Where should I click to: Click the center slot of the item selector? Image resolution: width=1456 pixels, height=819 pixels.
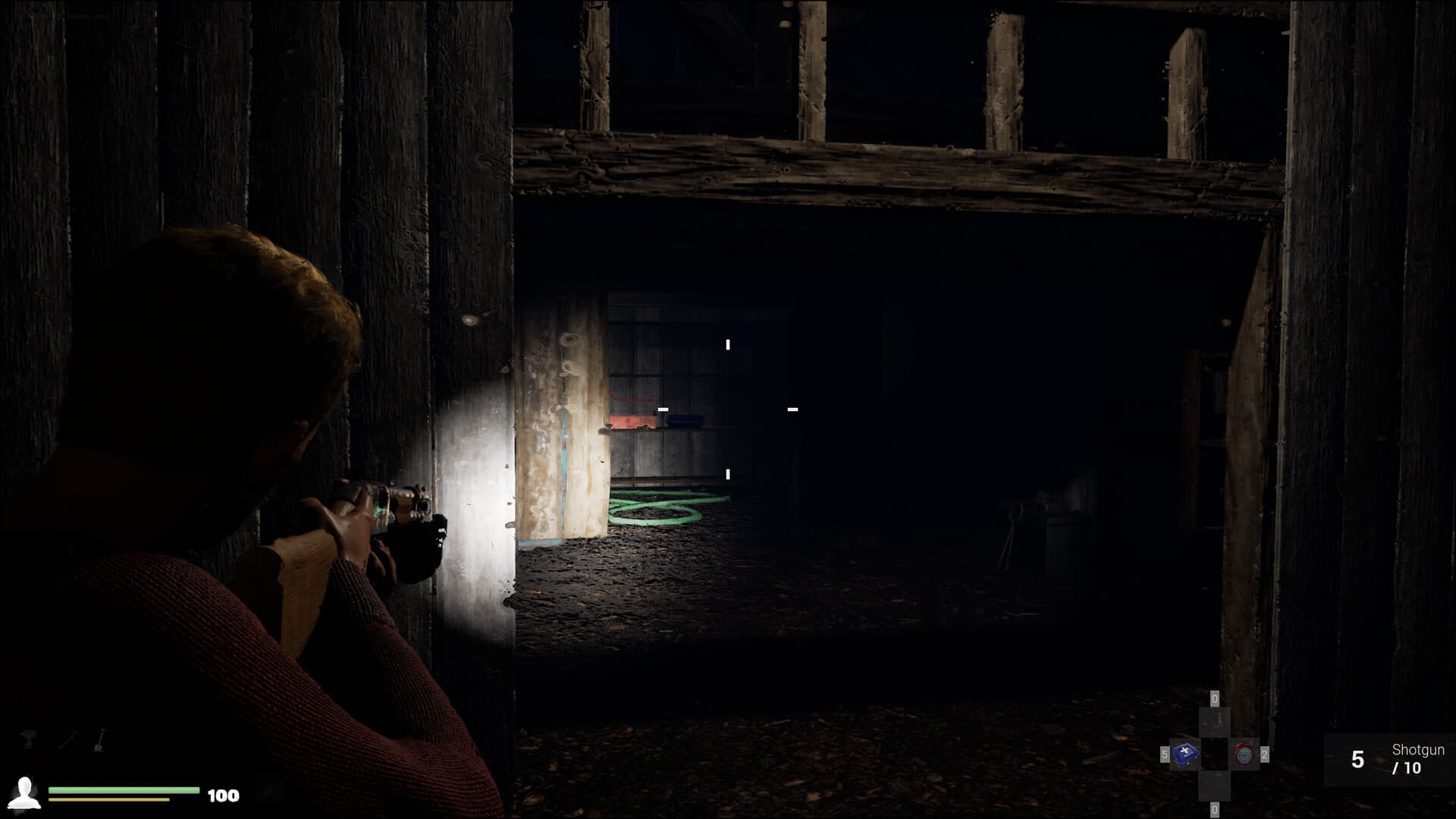[x=1215, y=755]
